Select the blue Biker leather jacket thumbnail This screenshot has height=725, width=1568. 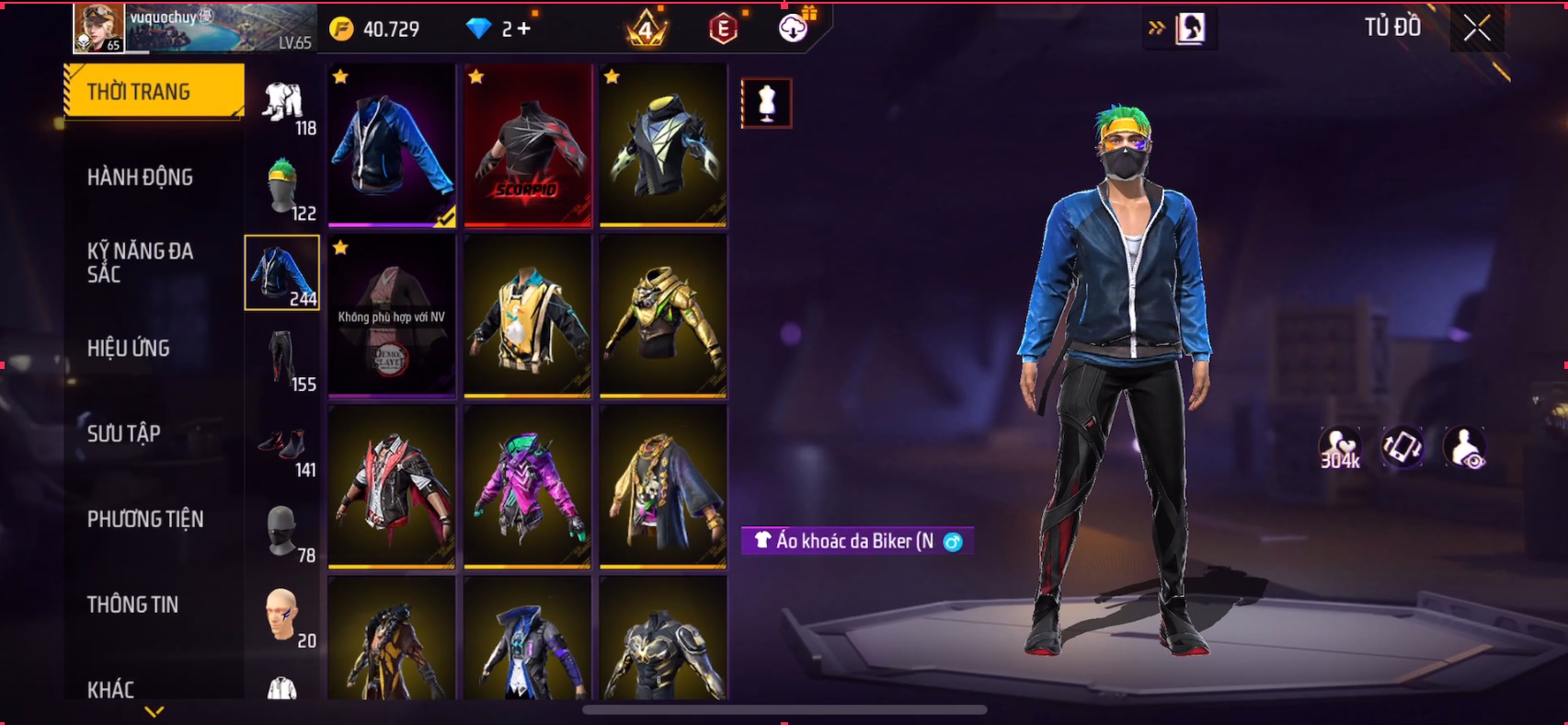pos(392,144)
